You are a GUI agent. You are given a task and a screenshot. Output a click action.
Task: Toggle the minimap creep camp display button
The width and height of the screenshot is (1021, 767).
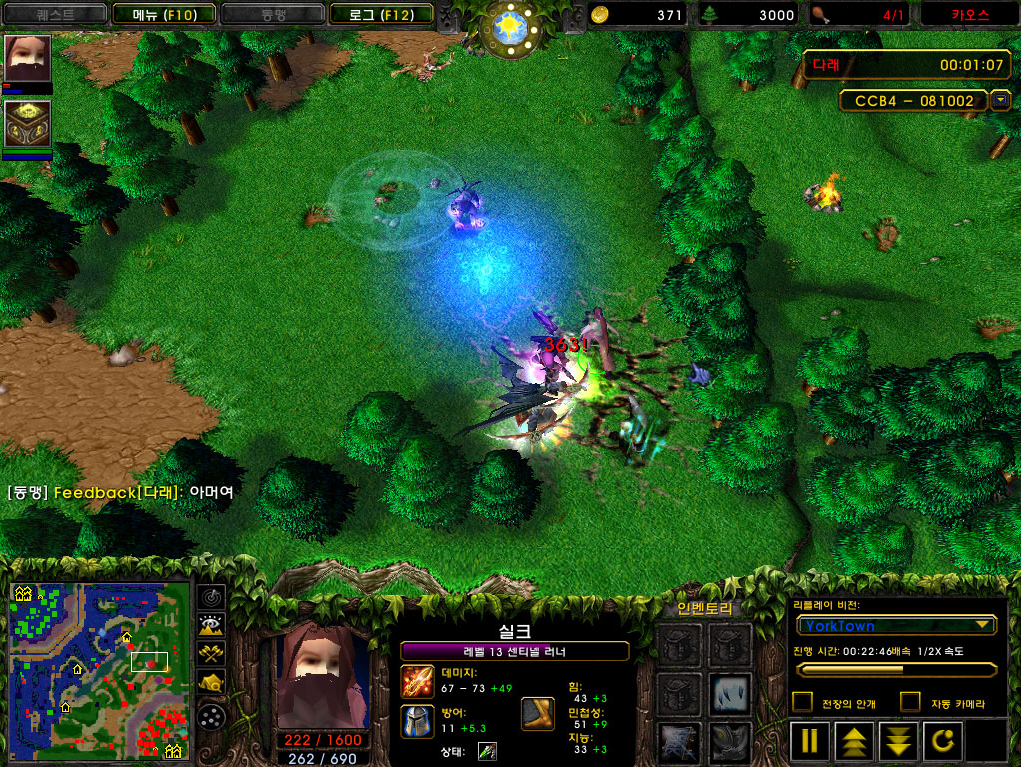click(x=212, y=683)
